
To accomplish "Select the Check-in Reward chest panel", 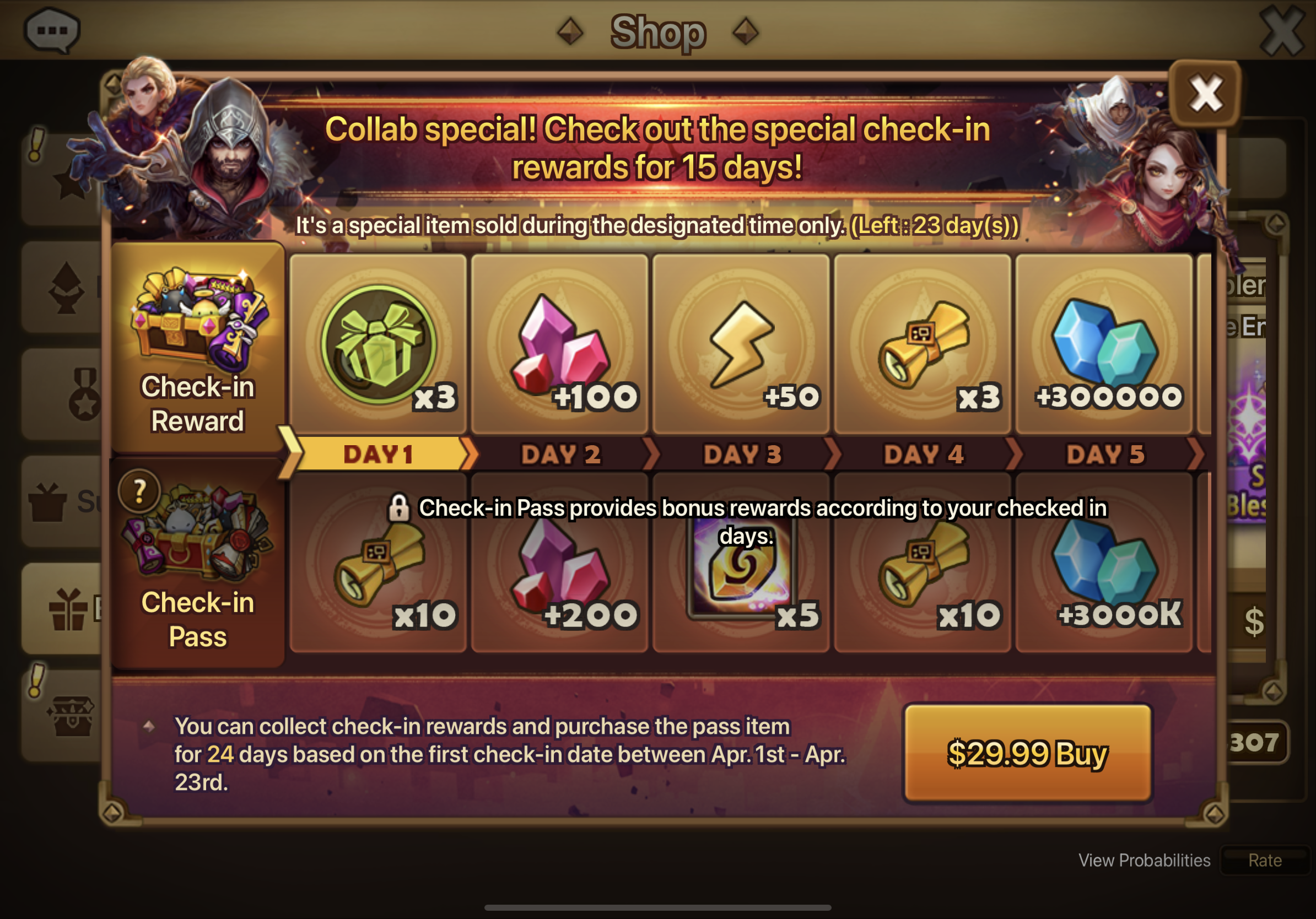I will (x=198, y=347).
